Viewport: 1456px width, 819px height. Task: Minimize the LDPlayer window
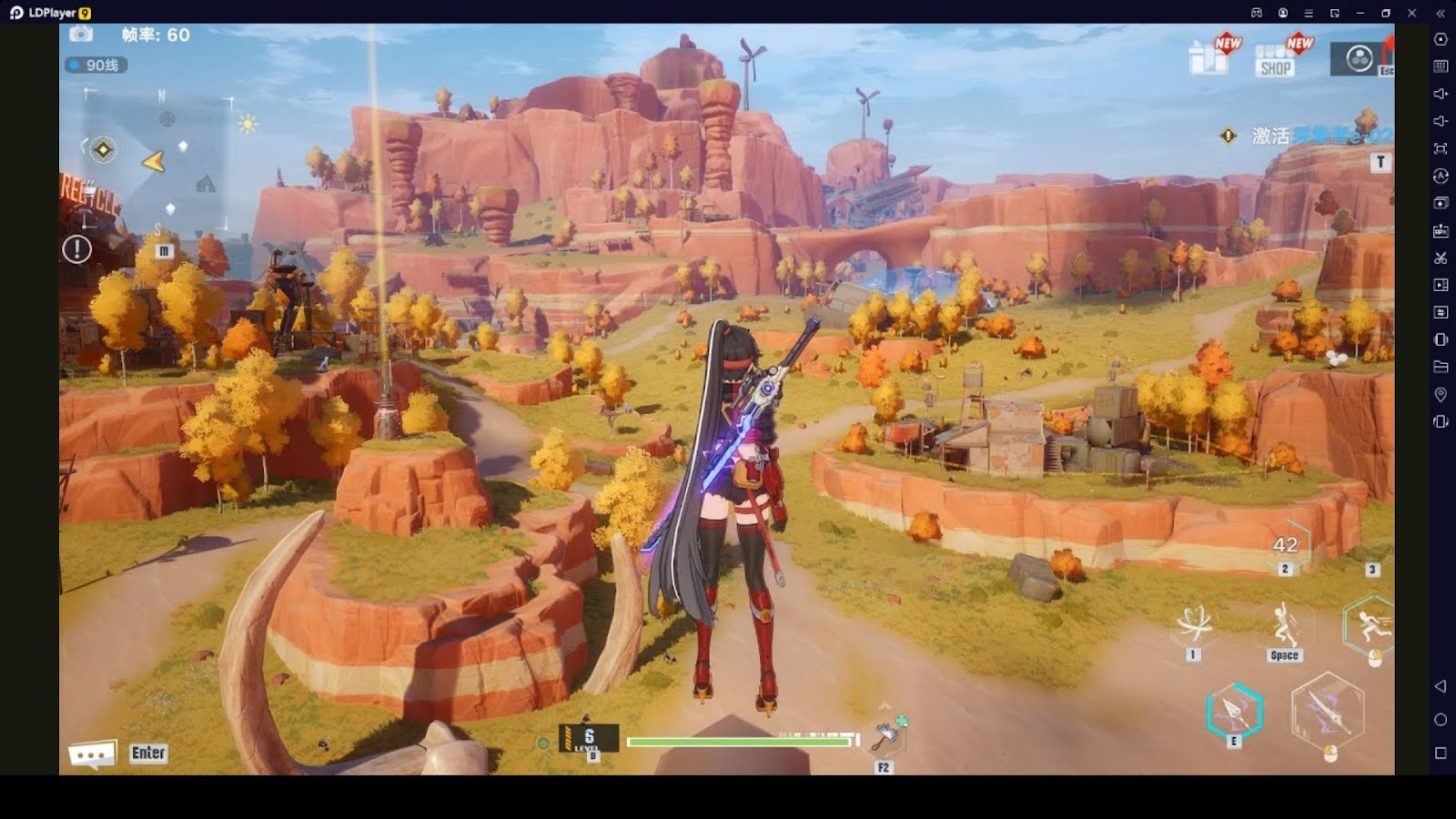(x=1360, y=13)
